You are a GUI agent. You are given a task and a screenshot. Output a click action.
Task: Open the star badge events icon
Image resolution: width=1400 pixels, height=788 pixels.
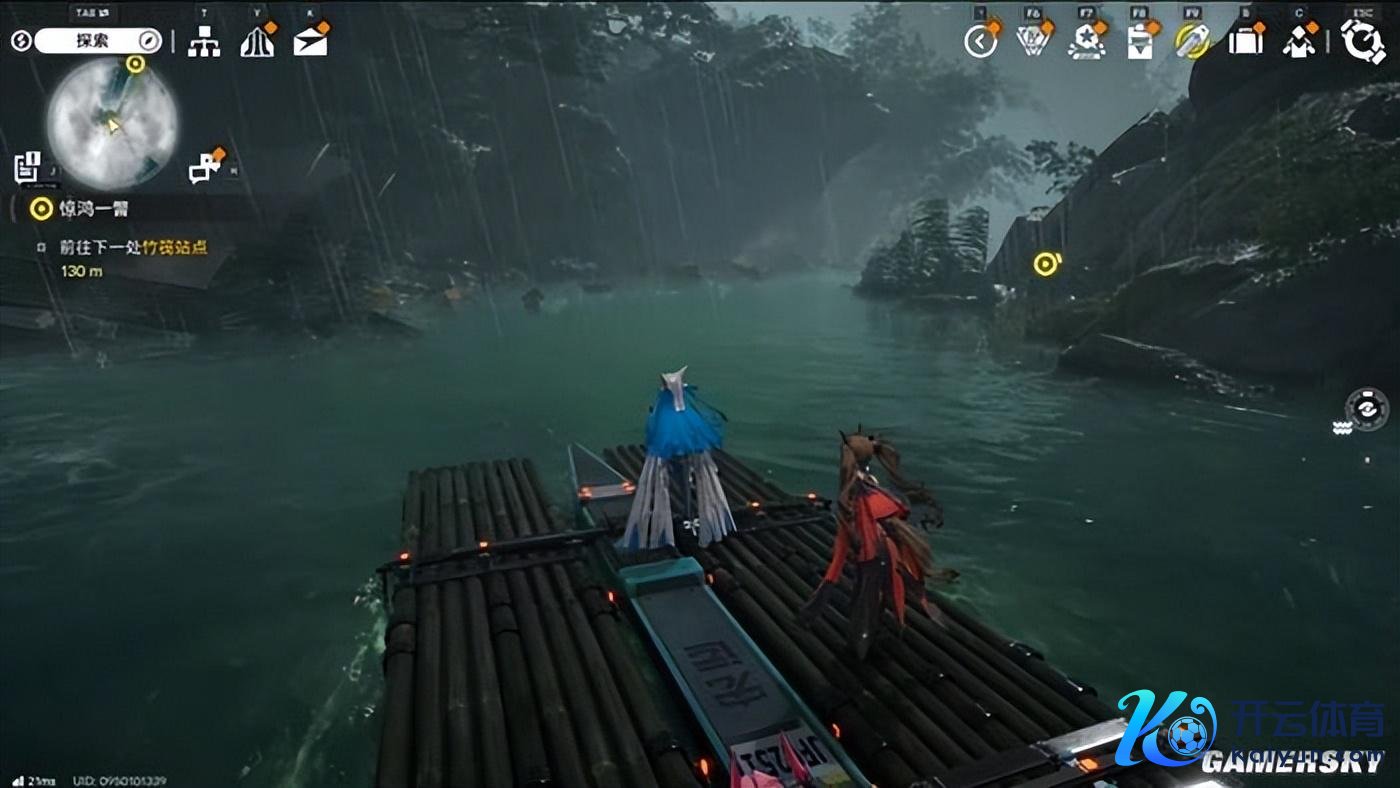point(1086,41)
